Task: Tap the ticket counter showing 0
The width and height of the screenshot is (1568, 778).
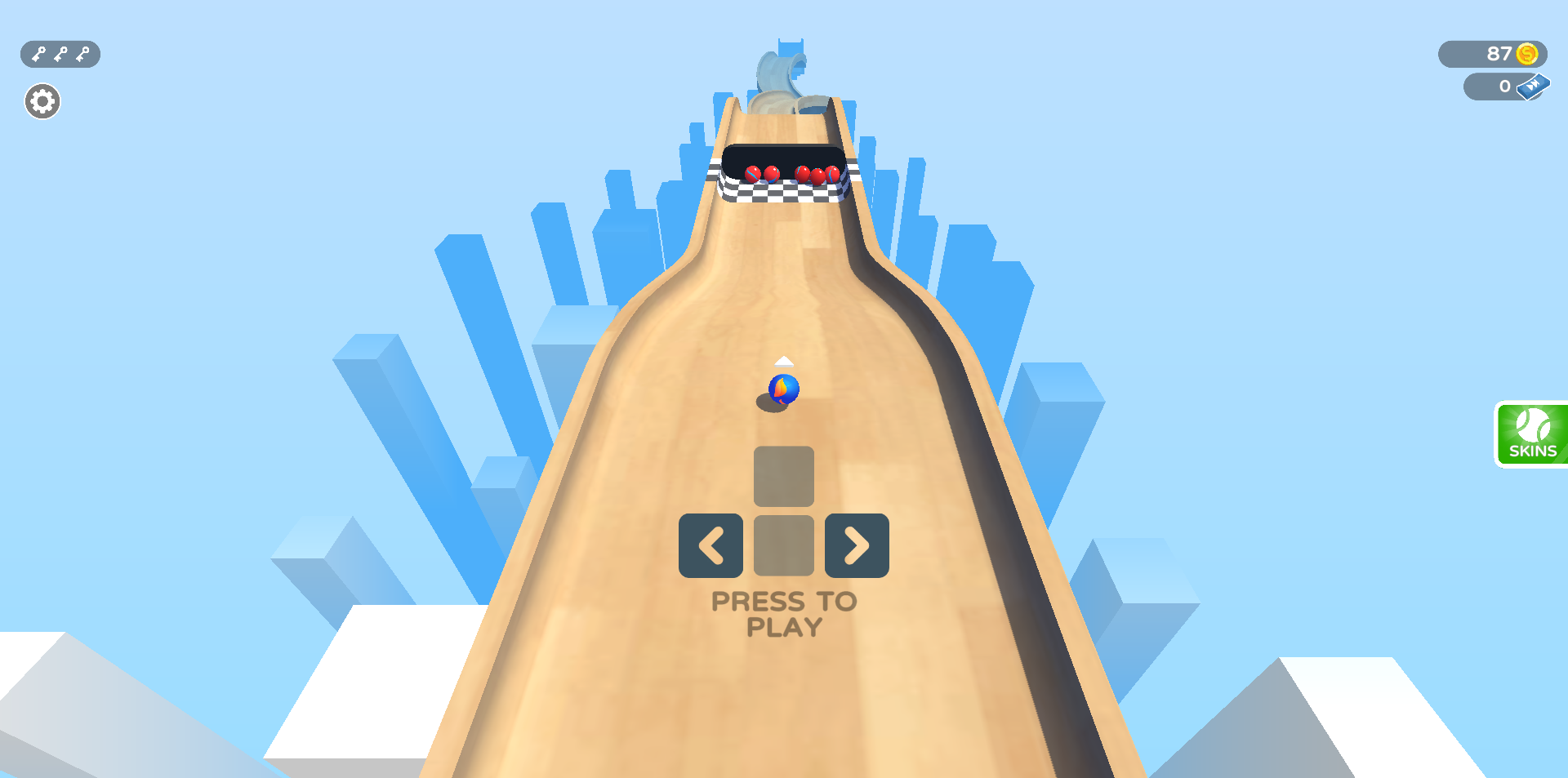Action: click(1505, 86)
